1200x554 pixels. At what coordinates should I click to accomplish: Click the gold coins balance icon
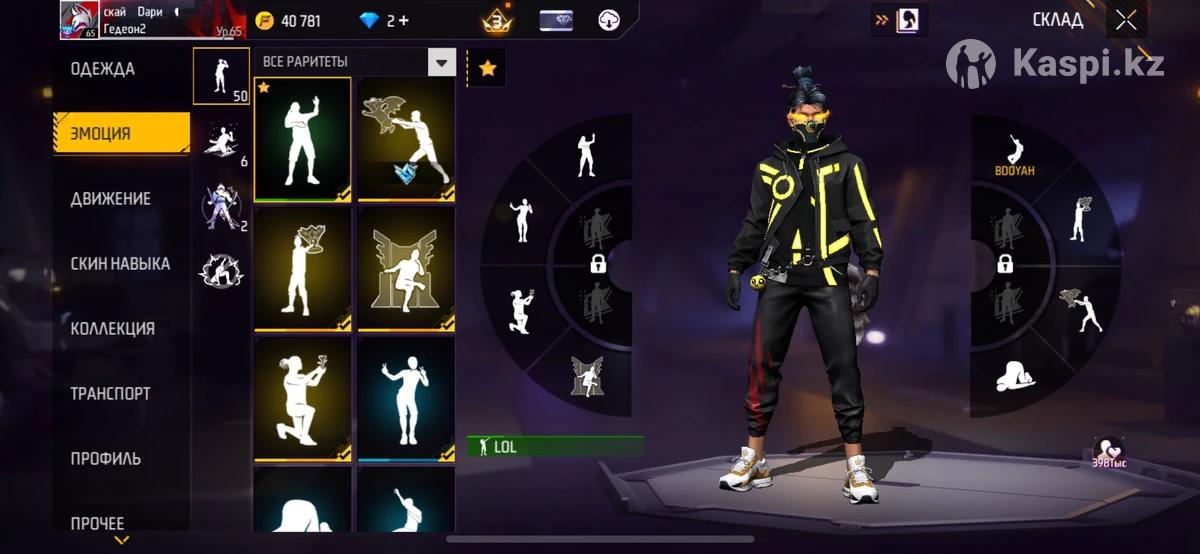point(265,20)
